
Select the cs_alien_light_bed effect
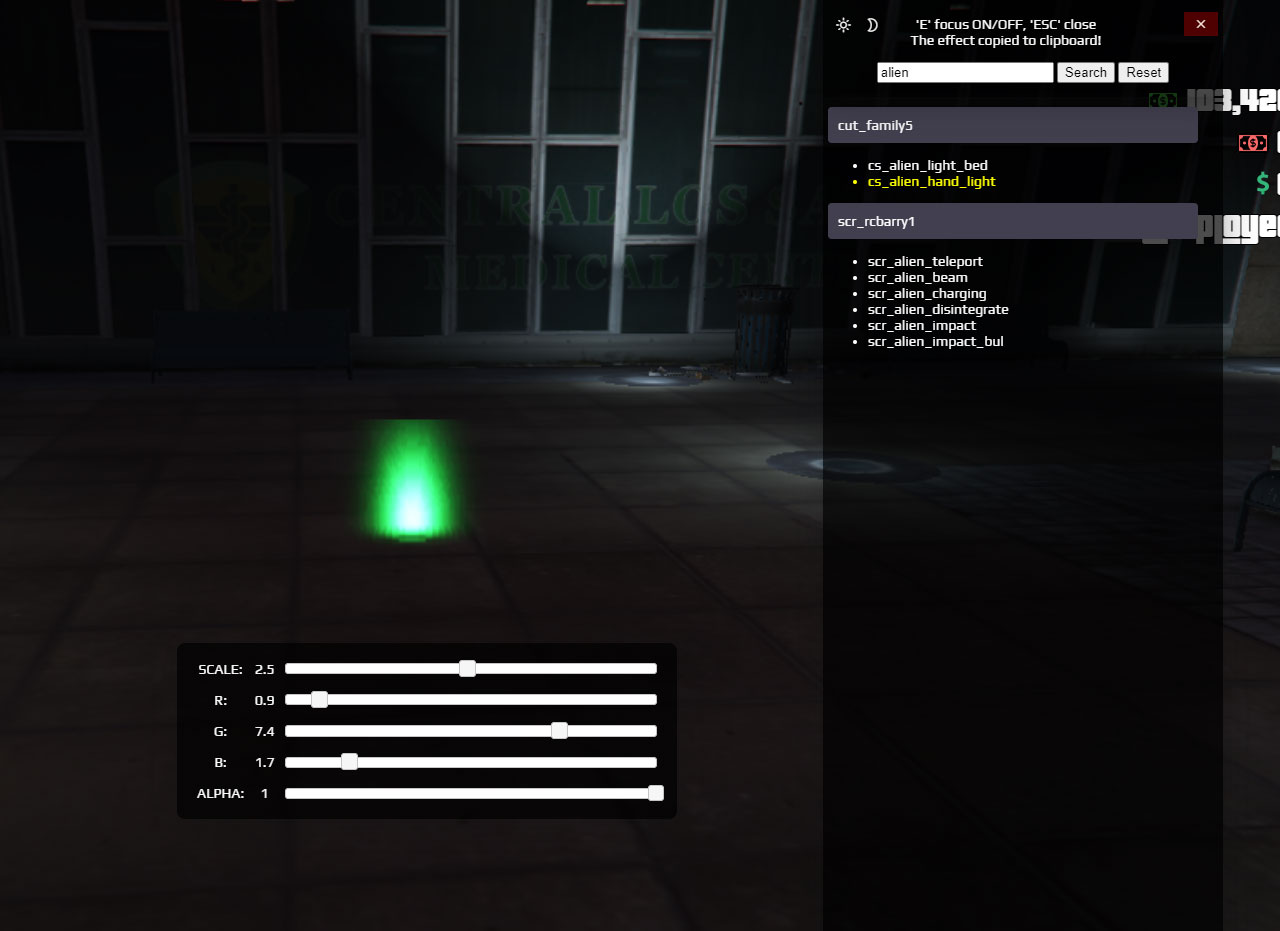(927, 165)
